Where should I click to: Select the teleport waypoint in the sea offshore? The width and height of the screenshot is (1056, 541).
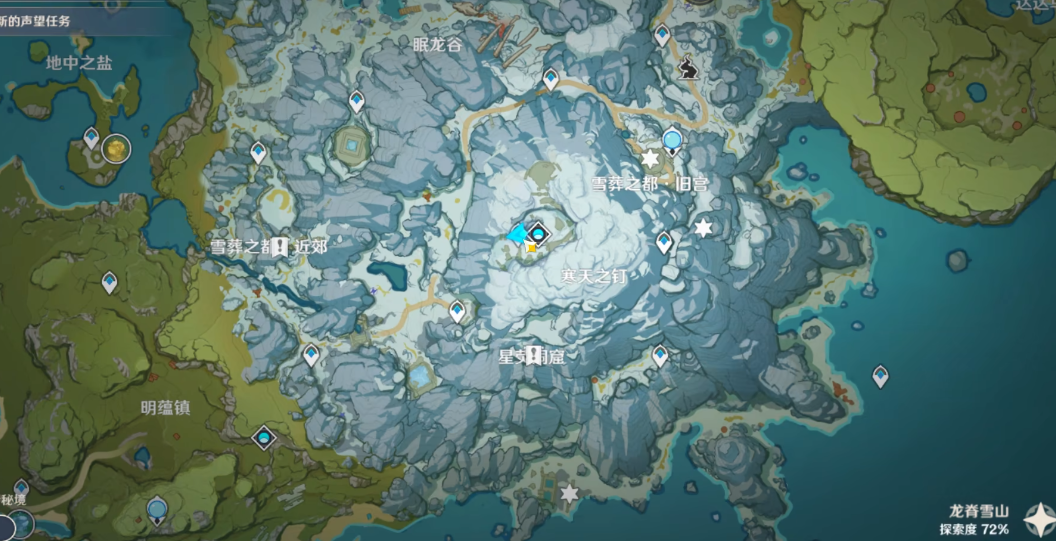point(880,376)
